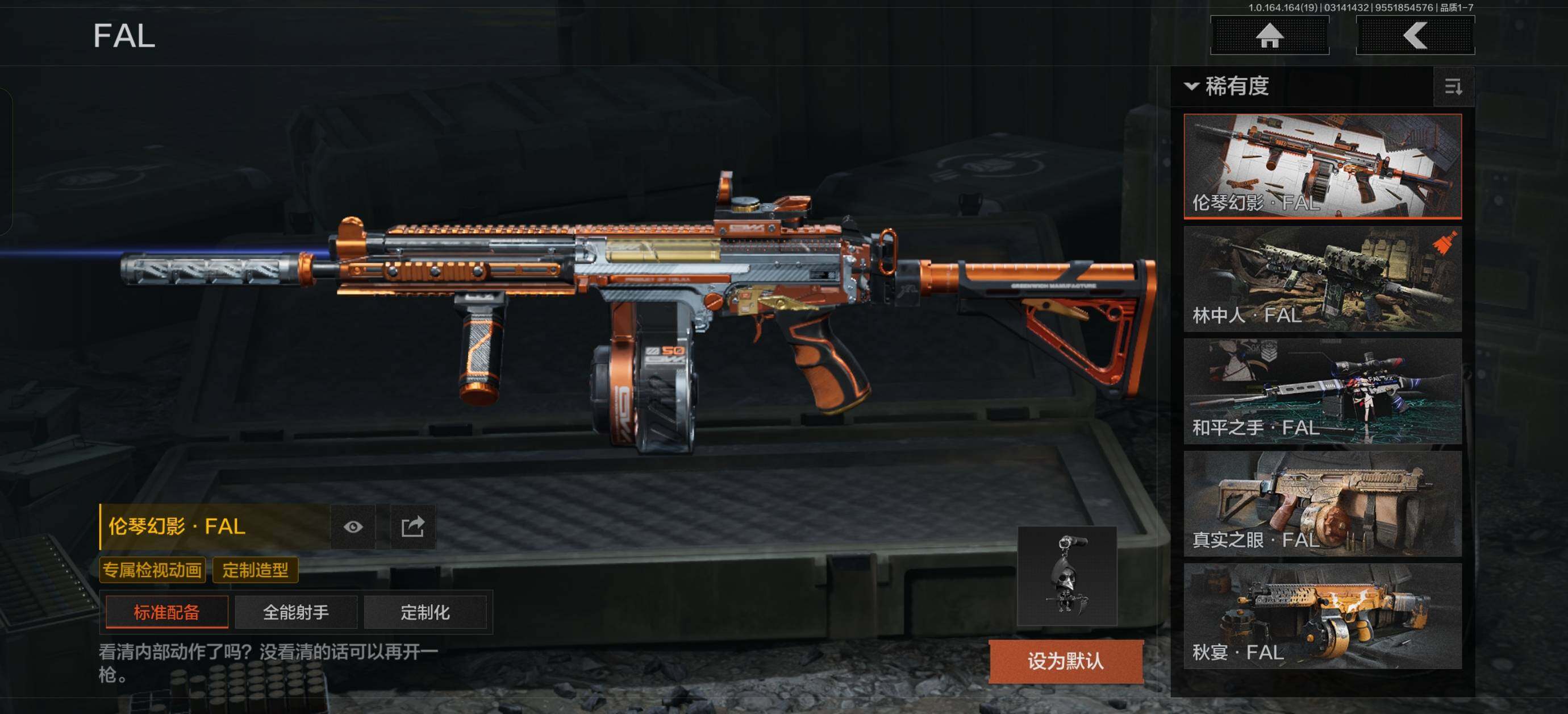This screenshot has height=714, width=1568.
Task: Choose the 秋宴·FAL skin
Action: (x=1322, y=616)
